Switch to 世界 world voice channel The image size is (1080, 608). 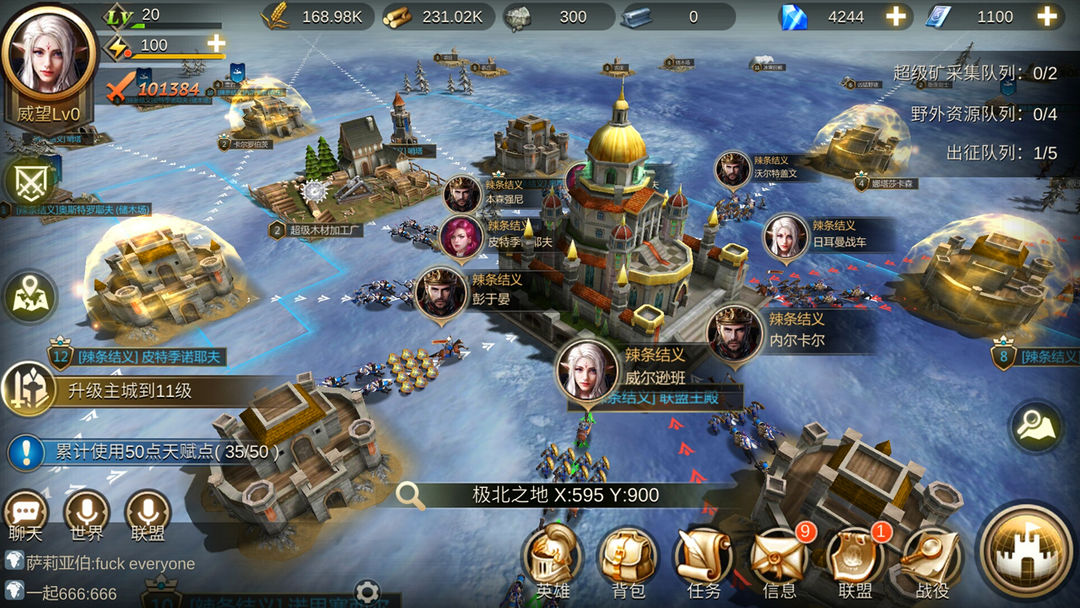point(87,512)
